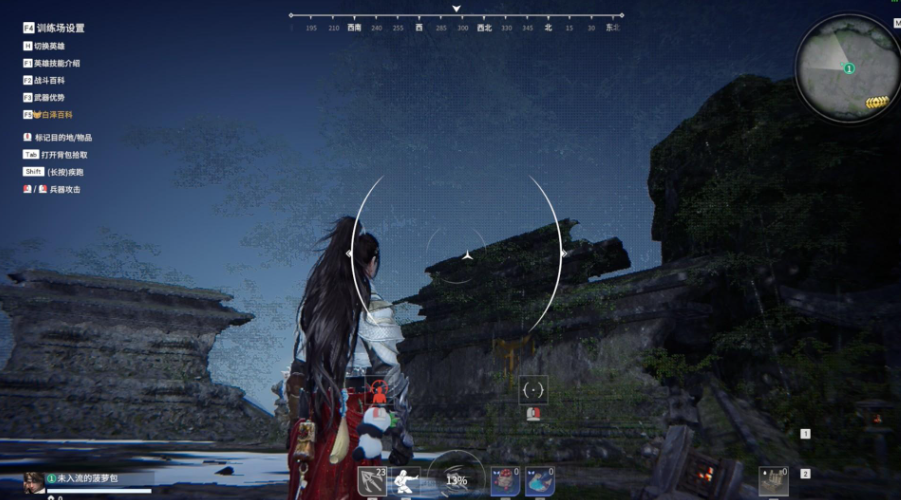The width and height of the screenshot is (901, 500).
Task: Select the grappling hook slot
Action: [x=372, y=481]
